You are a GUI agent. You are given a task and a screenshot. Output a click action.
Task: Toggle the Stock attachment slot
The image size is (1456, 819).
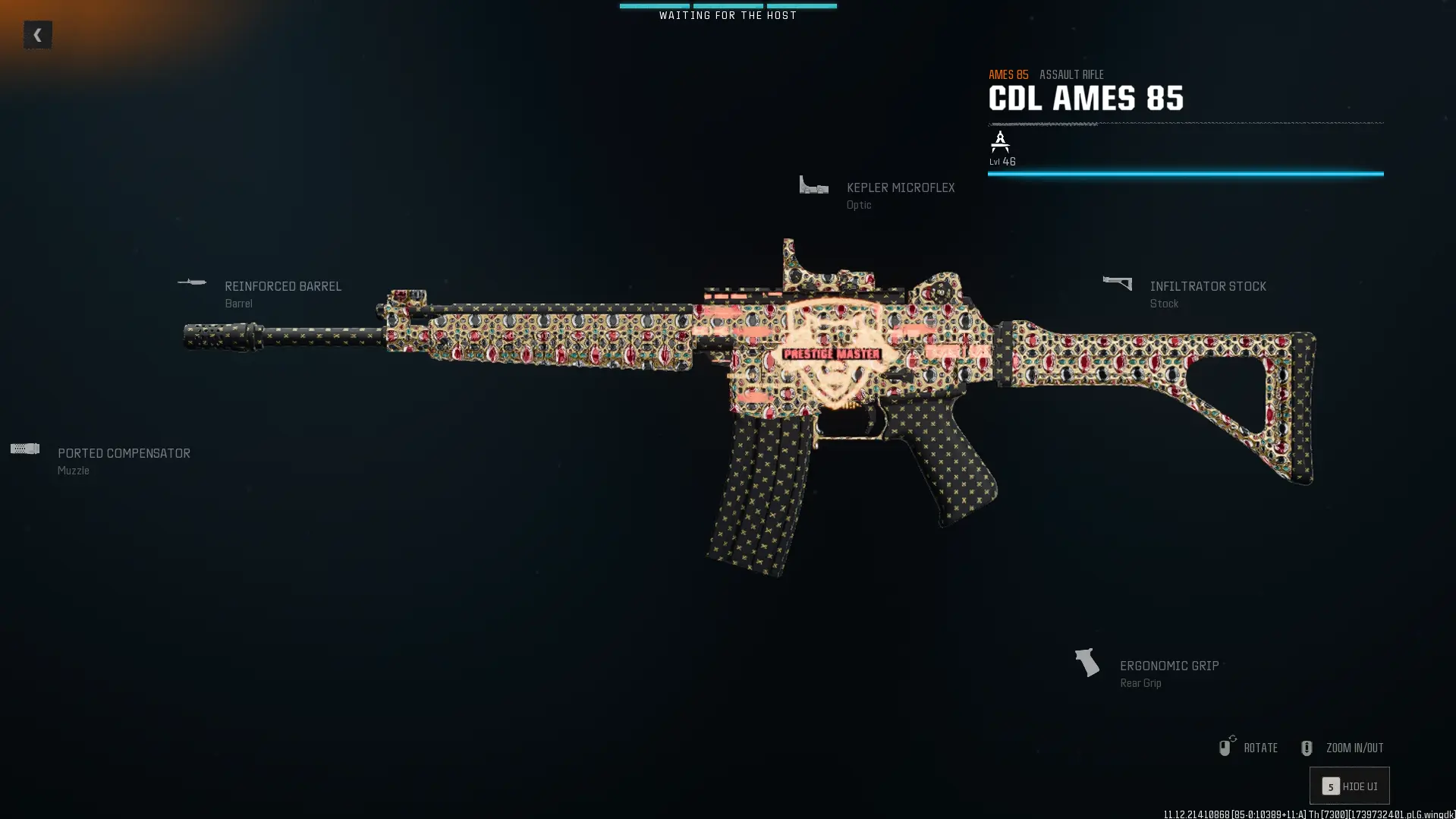(x=1164, y=304)
